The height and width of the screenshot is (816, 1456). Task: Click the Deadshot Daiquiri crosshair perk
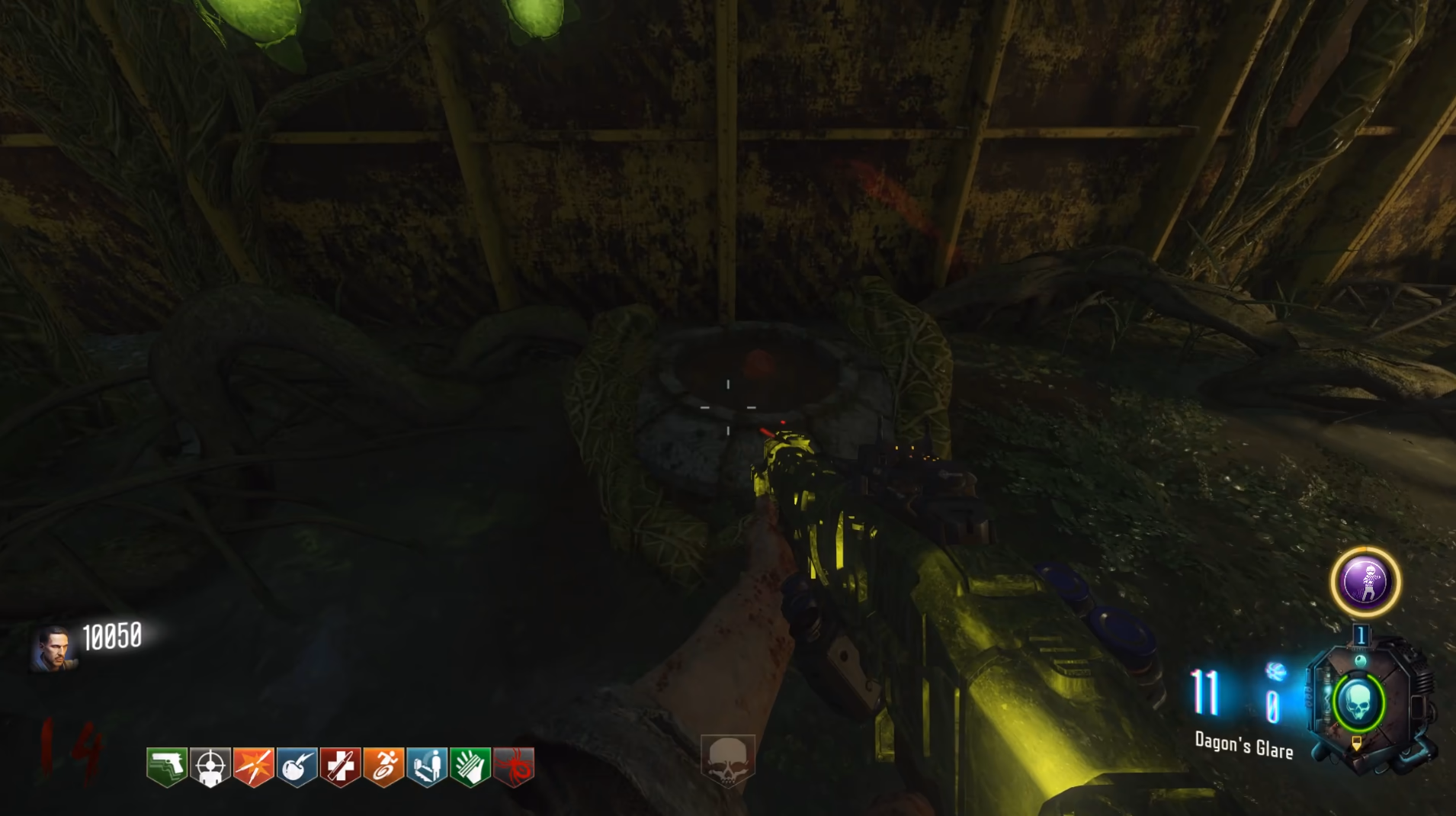210,766
